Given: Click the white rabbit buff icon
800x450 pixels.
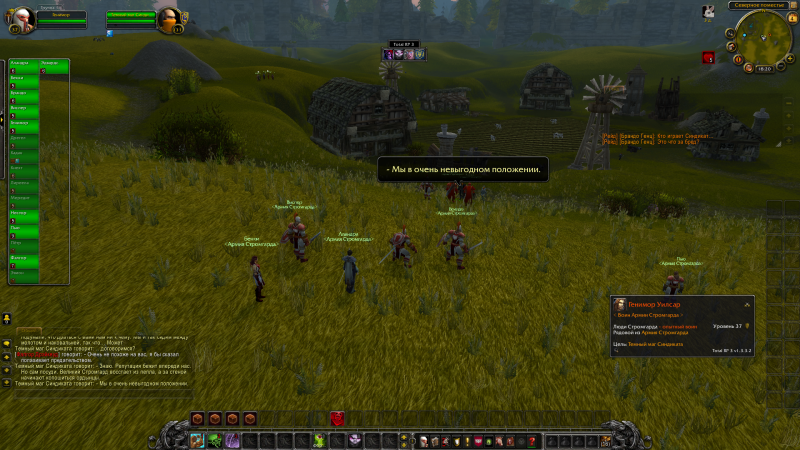Looking at the screenshot, I should click(708, 11).
